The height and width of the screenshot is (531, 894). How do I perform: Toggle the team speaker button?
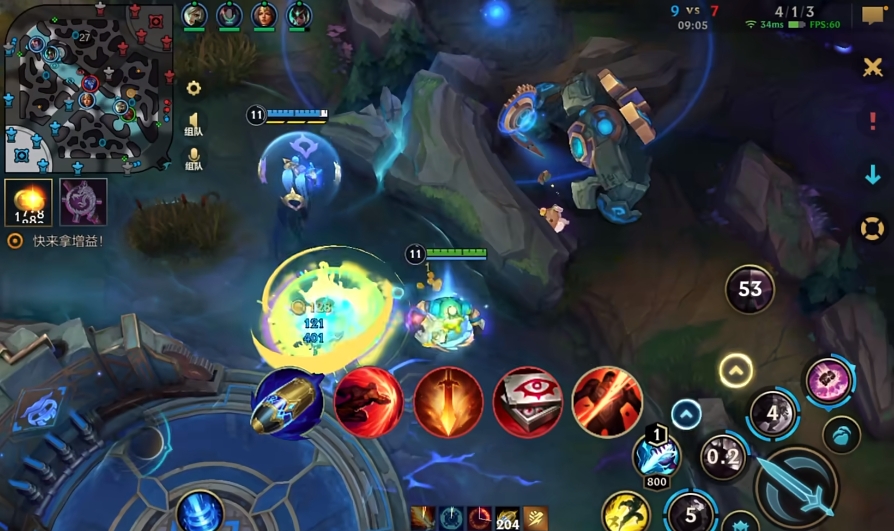[194, 121]
